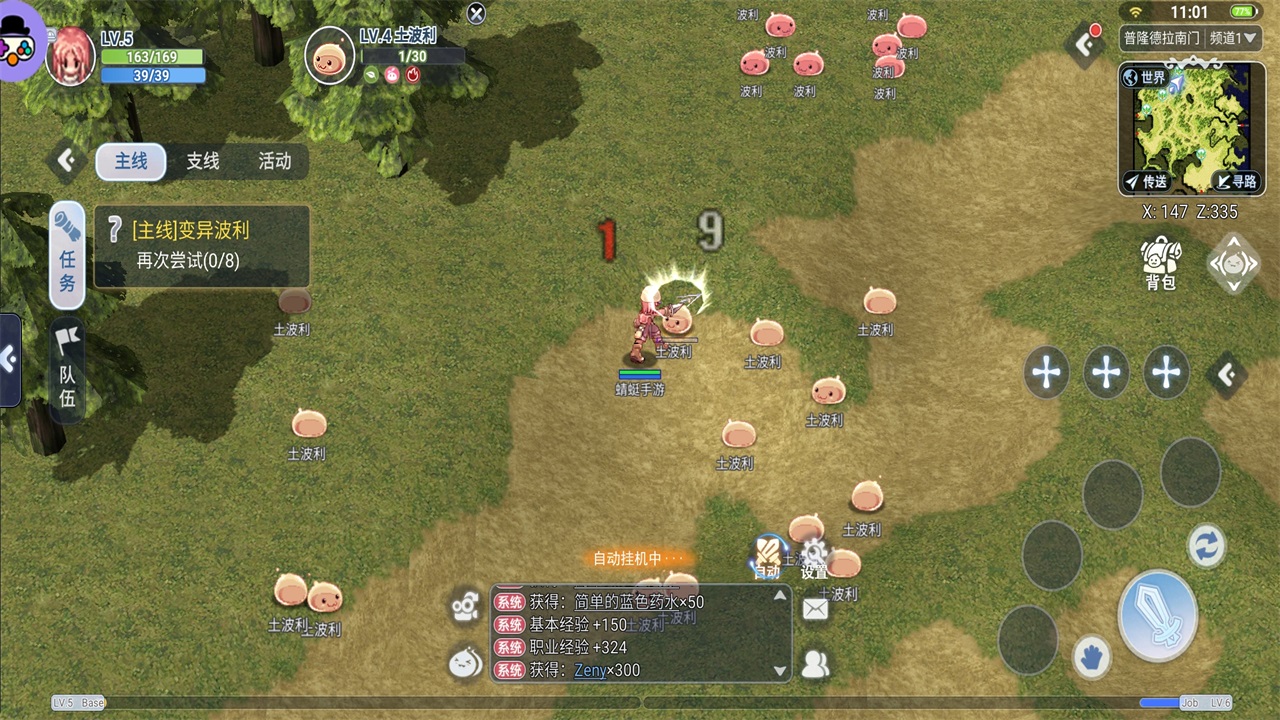Screen dimensions: 1280x720
Task: Show the 任务 quest panel
Action: click(67, 255)
